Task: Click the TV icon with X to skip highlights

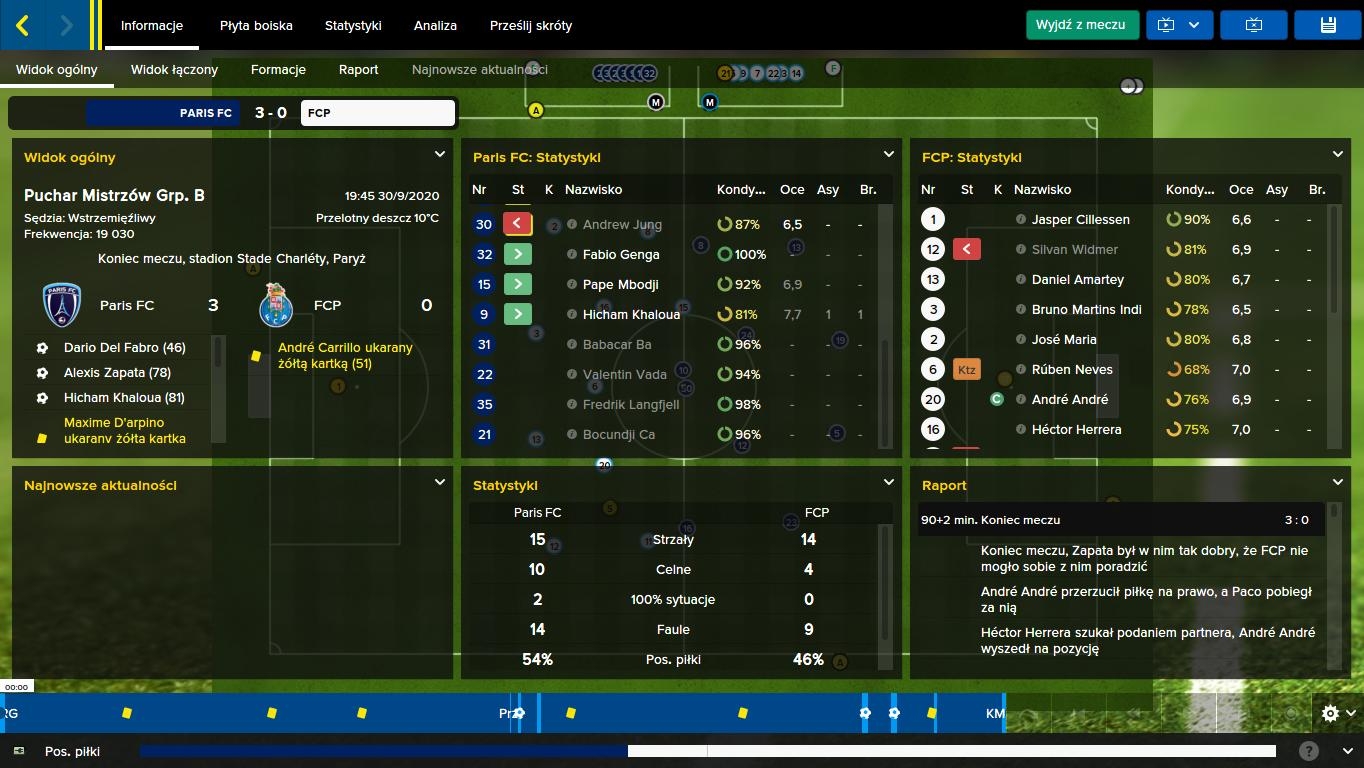Action: click(x=1253, y=24)
